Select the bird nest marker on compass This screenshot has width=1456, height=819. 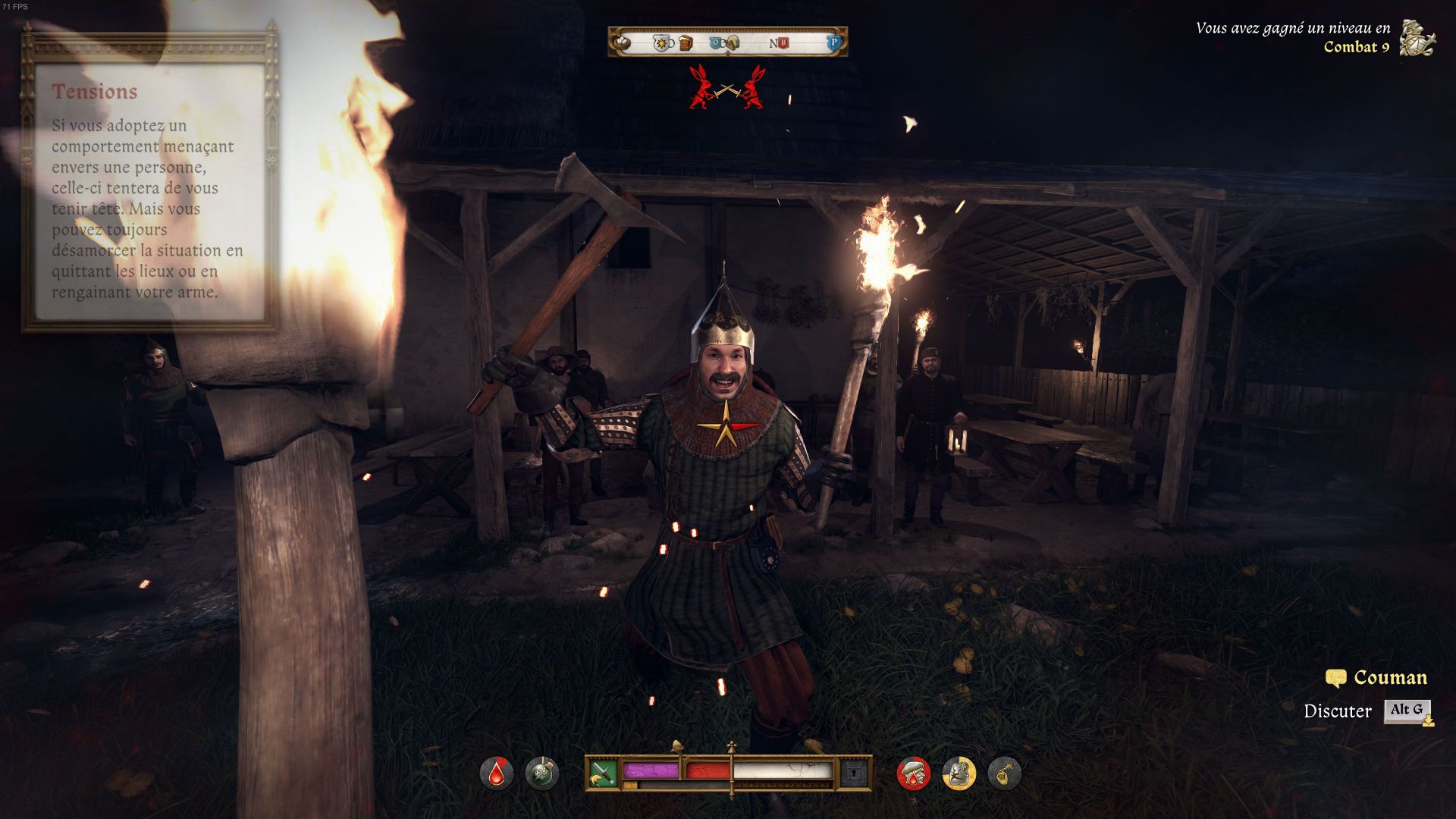(x=622, y=42)
